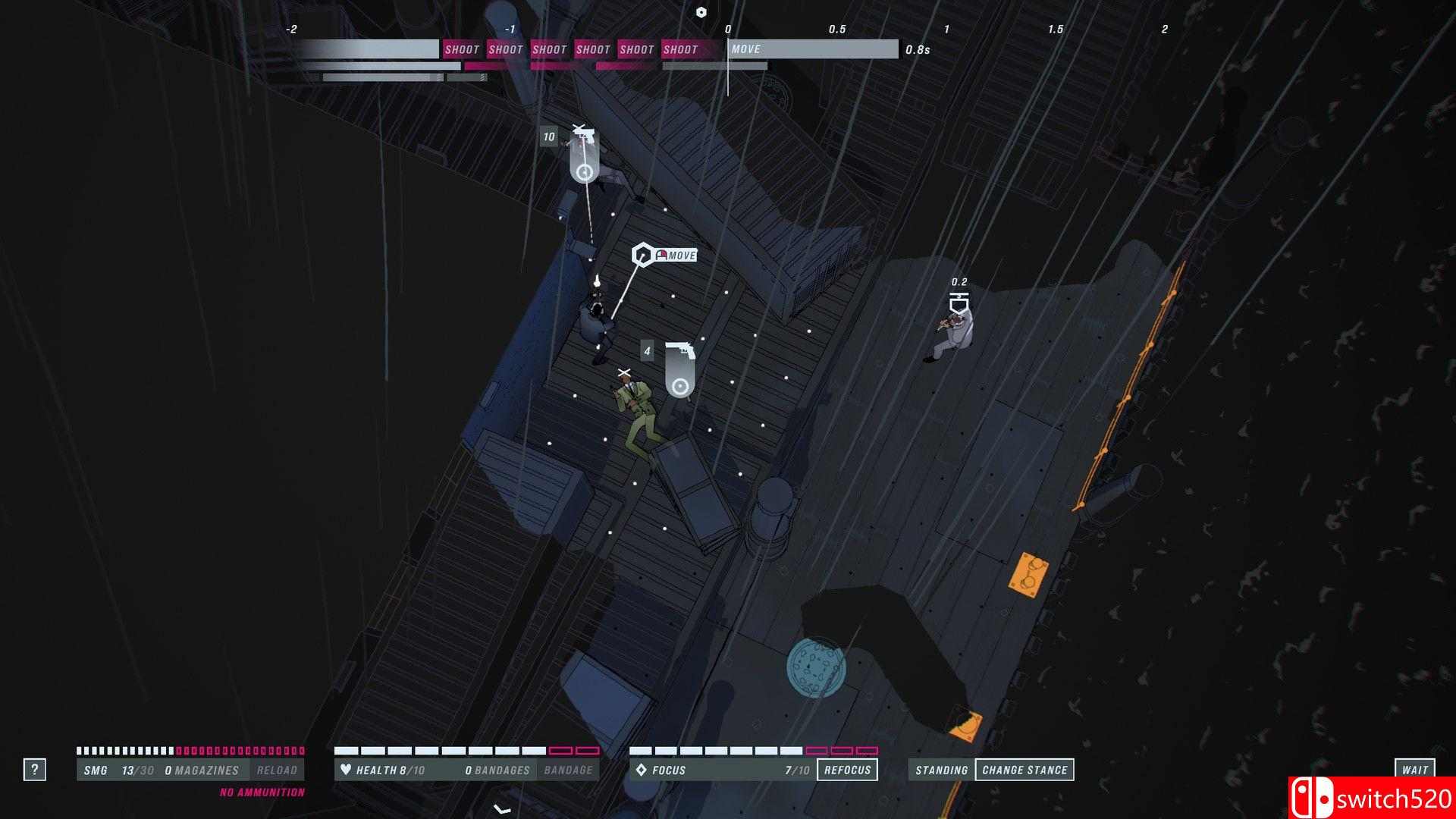Click the Standing stance label
This screenshot has width=1456, height=819.
coord(940,769)
